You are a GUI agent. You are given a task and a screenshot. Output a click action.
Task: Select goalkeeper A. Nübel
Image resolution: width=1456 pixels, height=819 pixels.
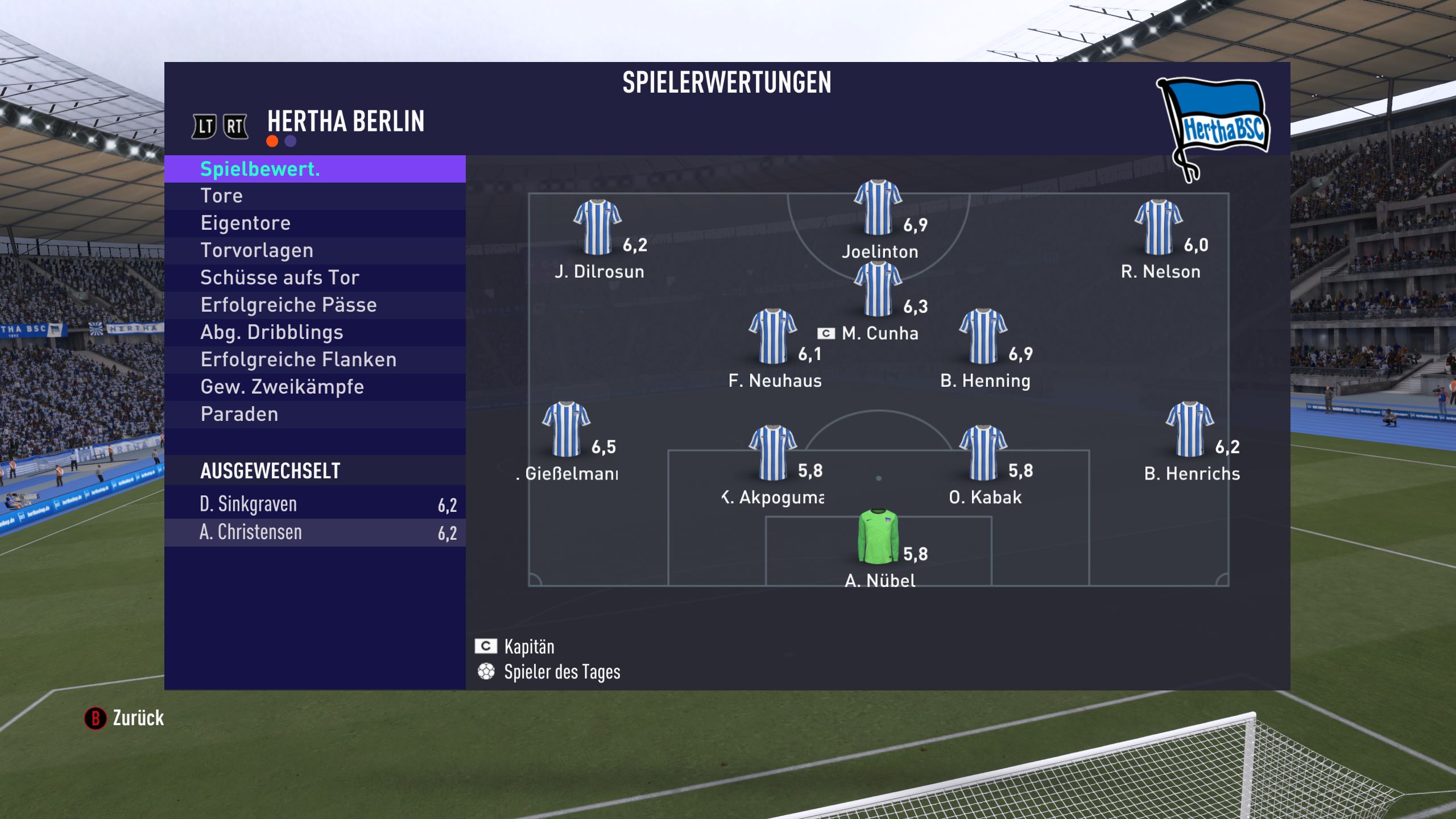(878, 537)
